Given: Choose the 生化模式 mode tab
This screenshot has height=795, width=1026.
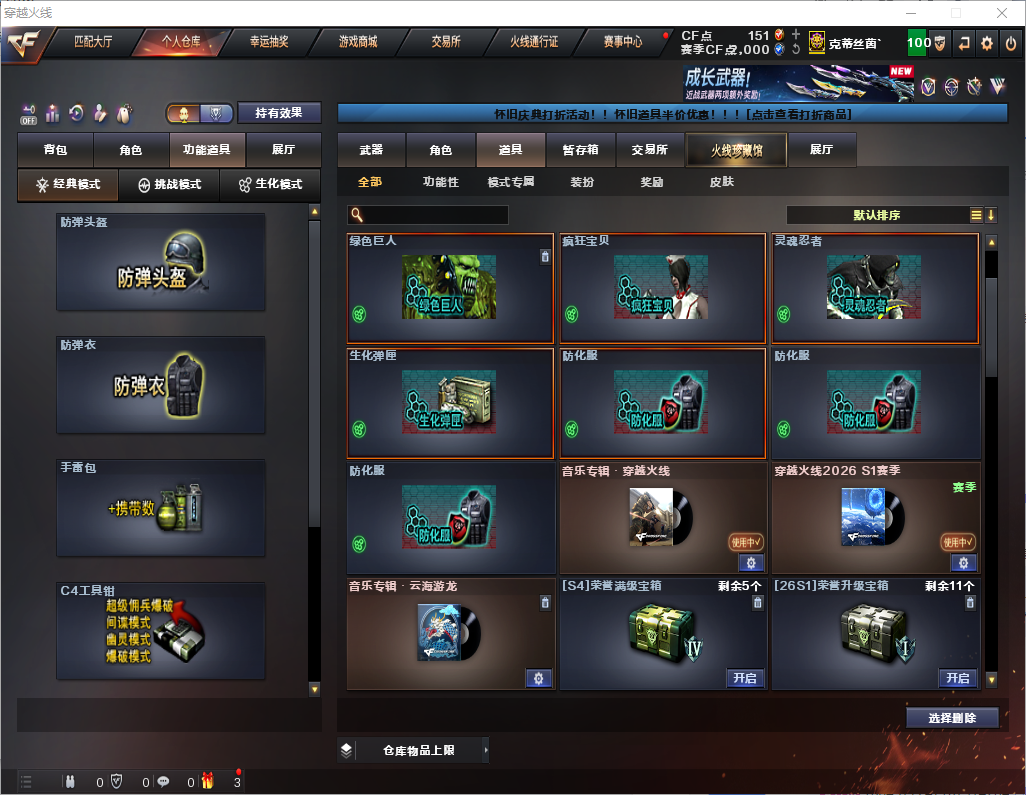Looking at the screenshot, I should pyautogui.click(x=269, y=185).
